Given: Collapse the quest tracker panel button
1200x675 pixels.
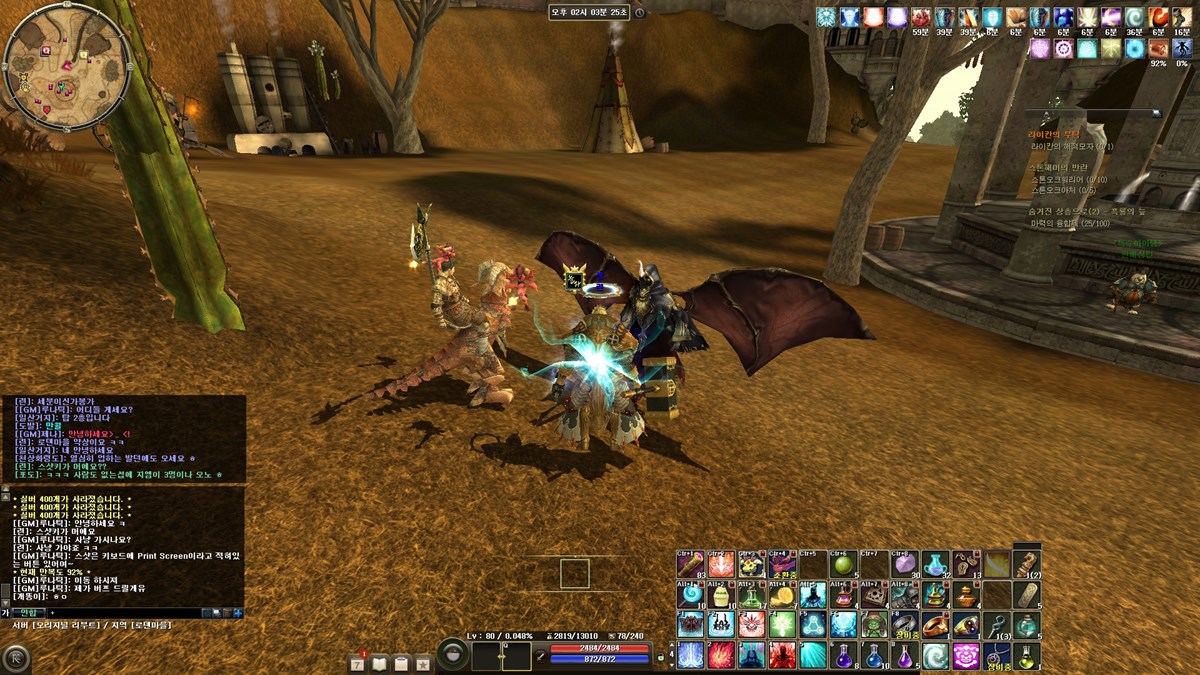Looking at the screenshot, I should [x=1157, y=113].
